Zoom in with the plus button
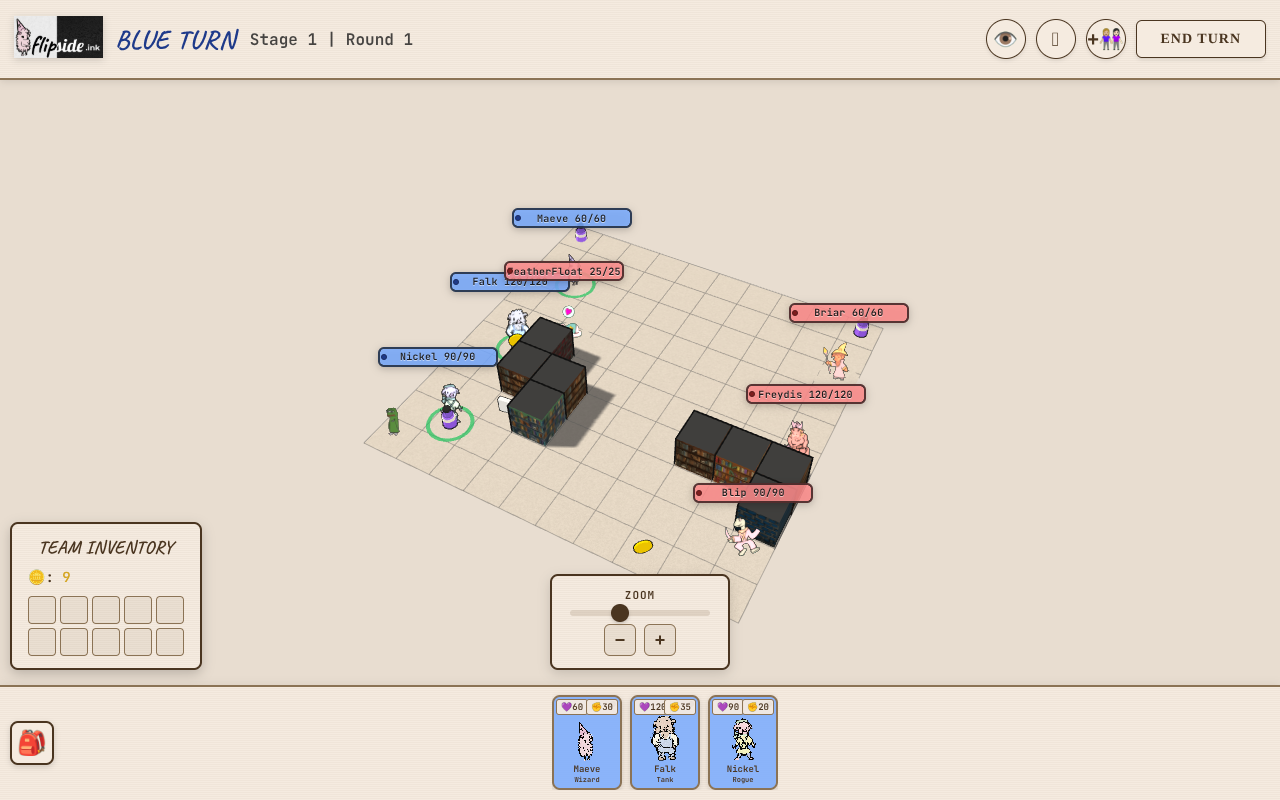This screenshot has width=1280, height=800. (660, 640)
